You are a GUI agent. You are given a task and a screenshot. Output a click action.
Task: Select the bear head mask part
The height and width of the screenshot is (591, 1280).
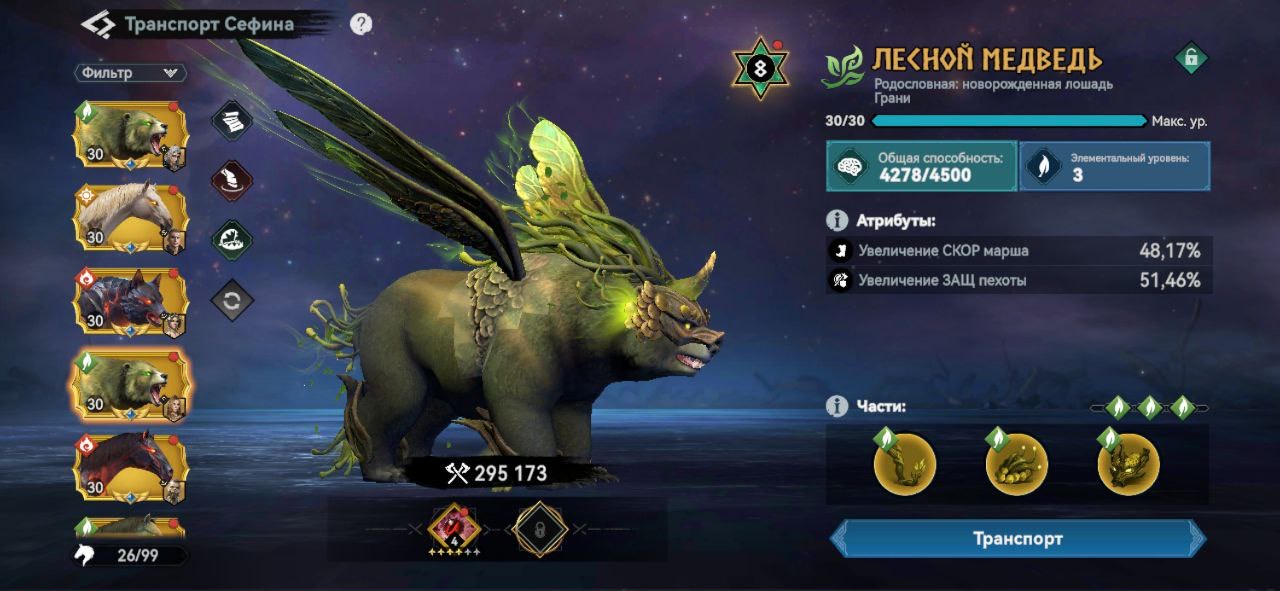[x=1128, y=465]
